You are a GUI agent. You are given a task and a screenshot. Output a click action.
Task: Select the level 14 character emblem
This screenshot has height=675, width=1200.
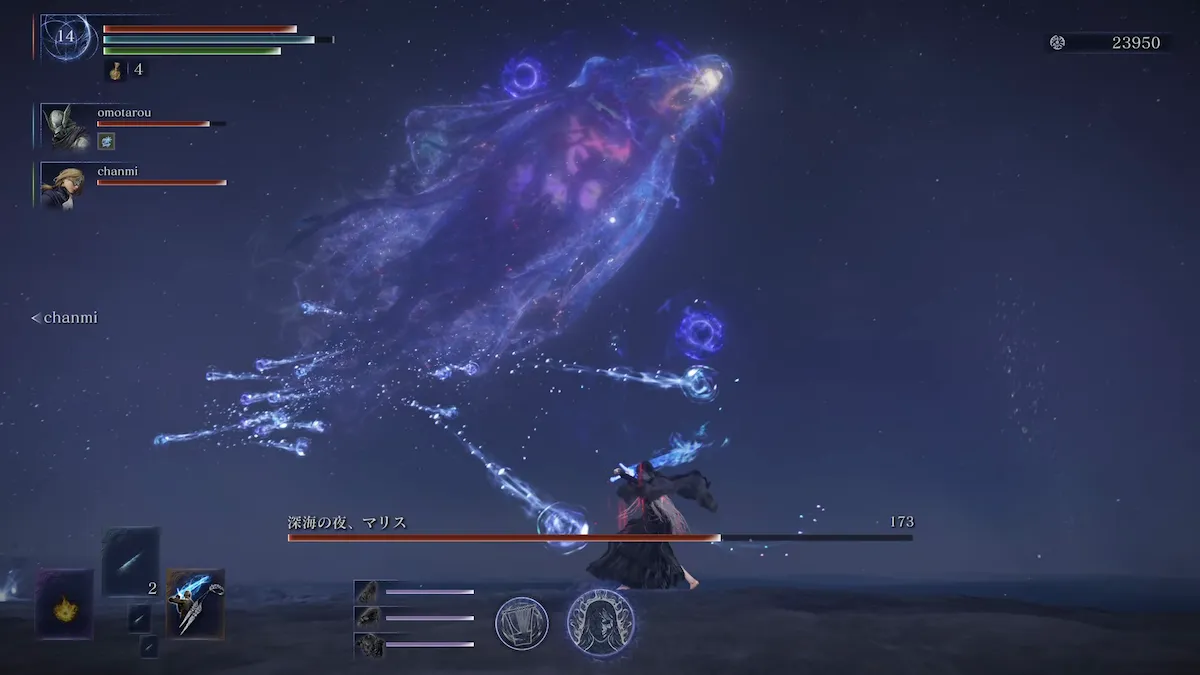[66, 38]
